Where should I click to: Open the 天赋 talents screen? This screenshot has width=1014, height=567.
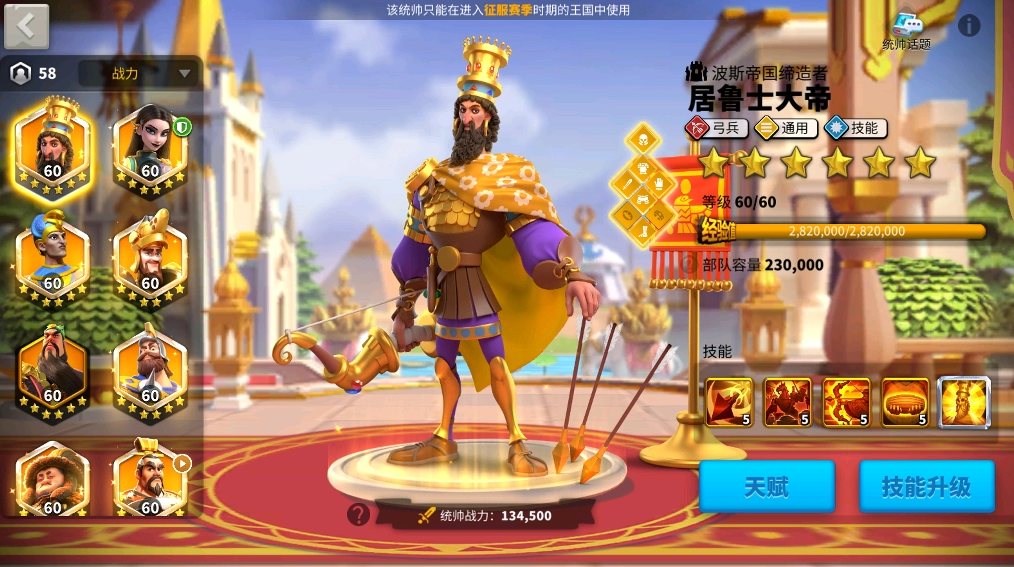766,487
